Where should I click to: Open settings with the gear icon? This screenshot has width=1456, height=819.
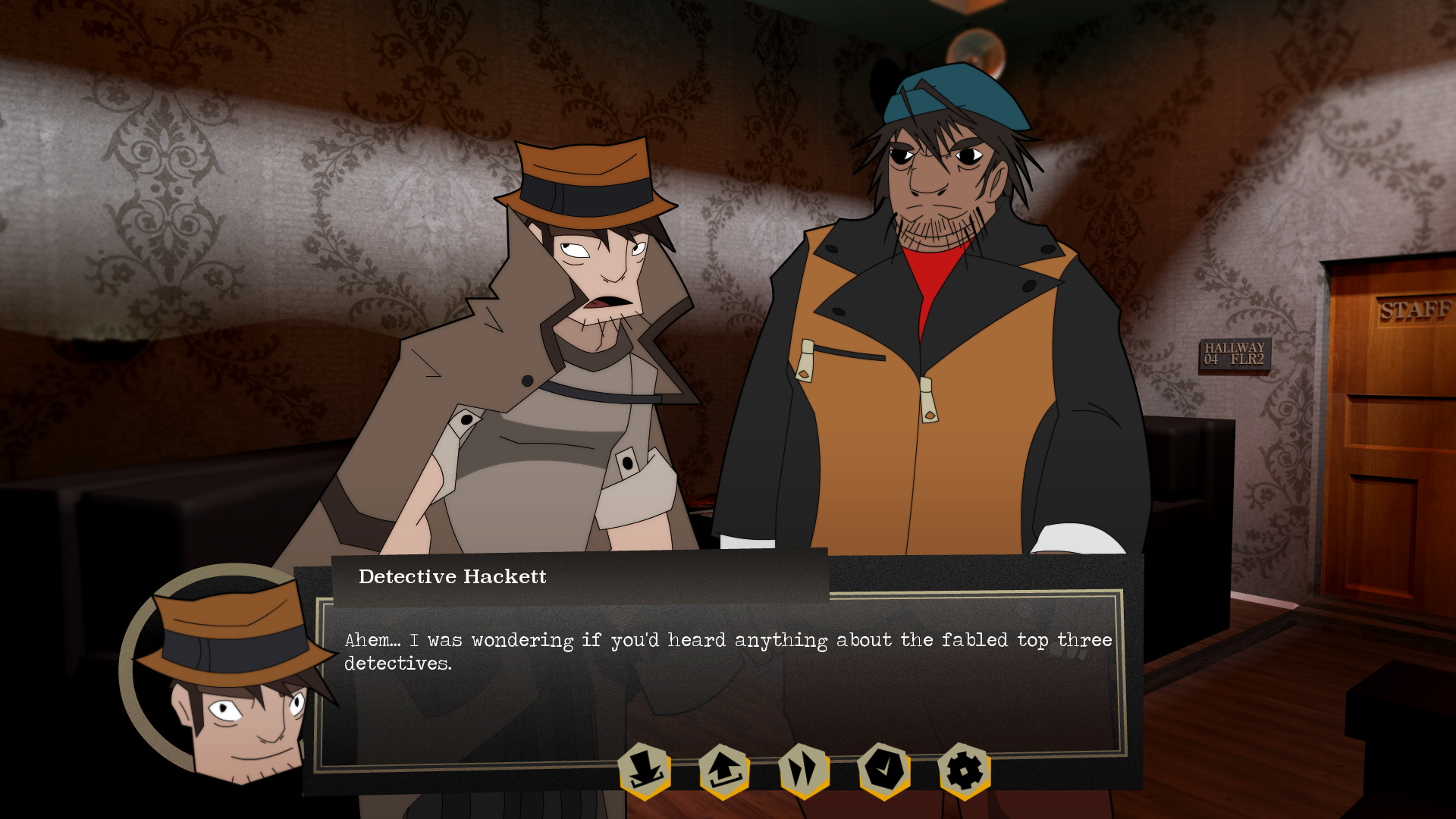click(x=964, y=770)
